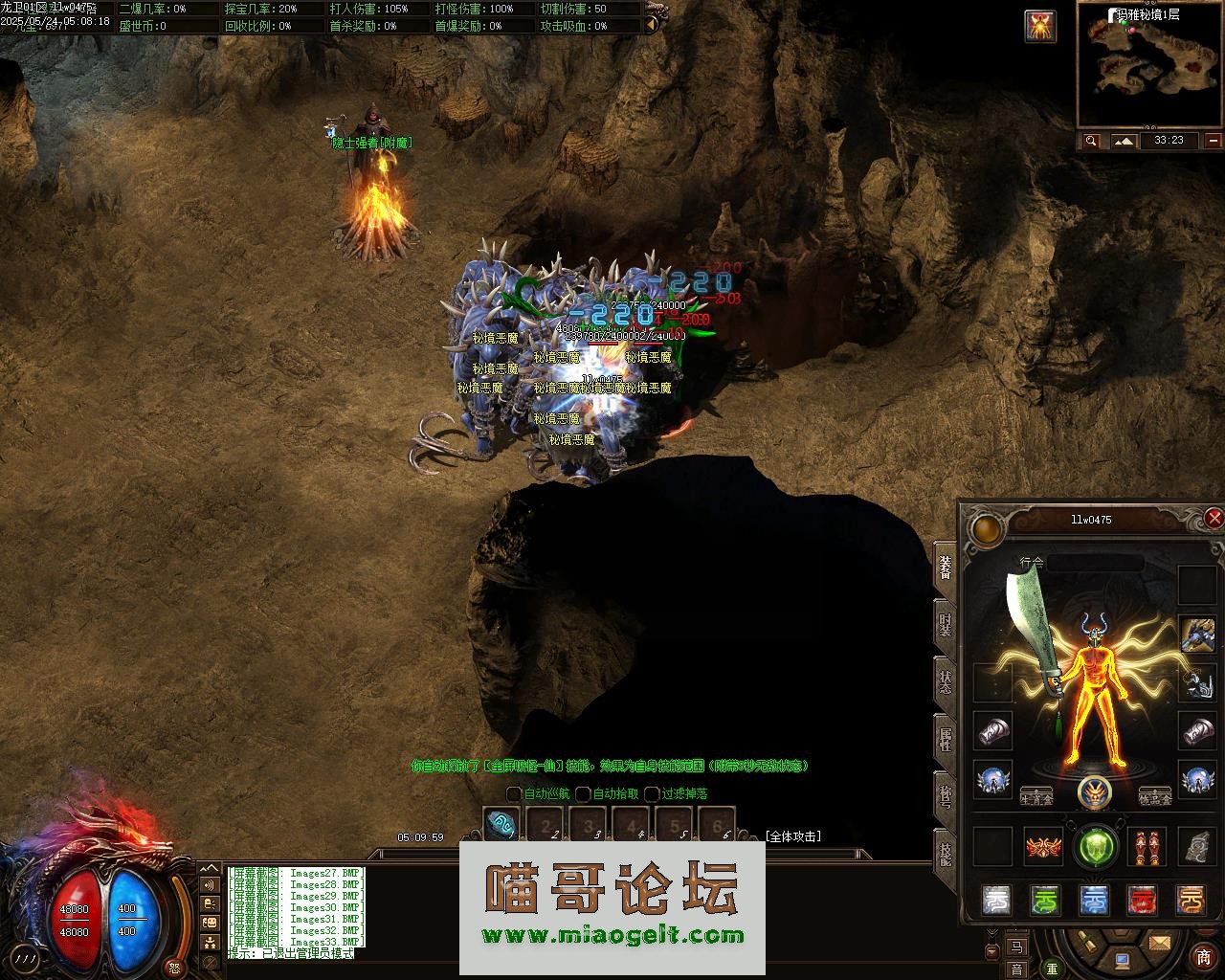Collapse the minimap with the minus button
This screenshot has width=1225, height=980.
click(1214, 141)
